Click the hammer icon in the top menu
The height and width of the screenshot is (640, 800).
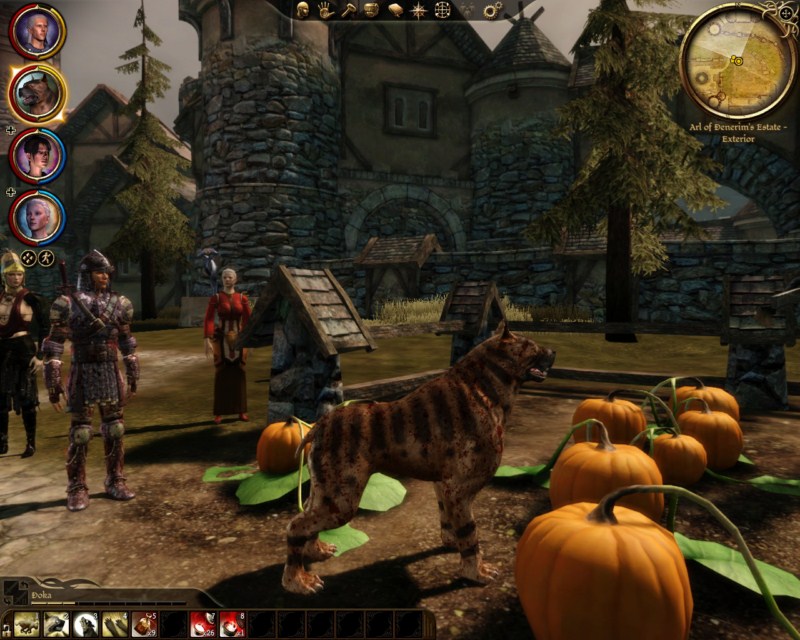click(347, 10)
